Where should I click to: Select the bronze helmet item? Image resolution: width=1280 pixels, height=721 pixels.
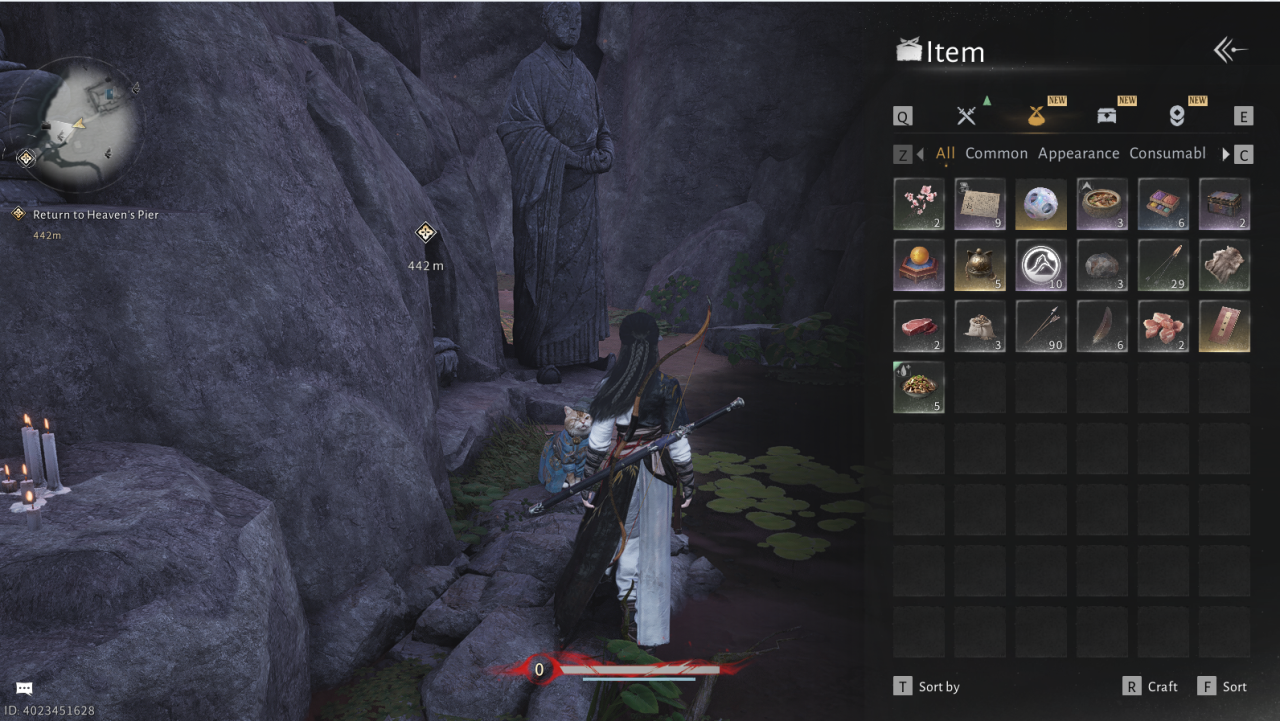coord(980,265)
